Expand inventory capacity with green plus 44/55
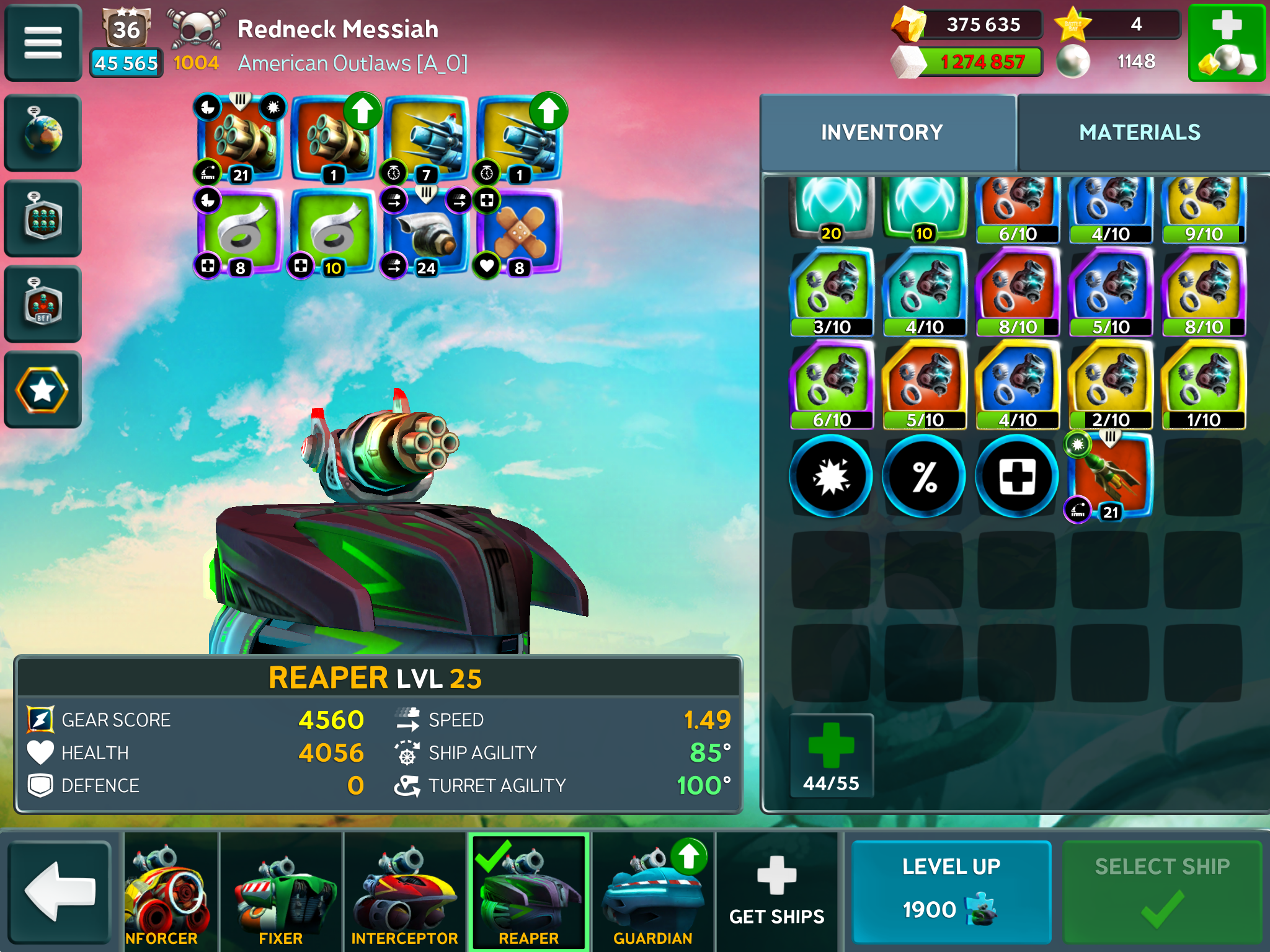1270x952 pixels. (x=831, y=755)
